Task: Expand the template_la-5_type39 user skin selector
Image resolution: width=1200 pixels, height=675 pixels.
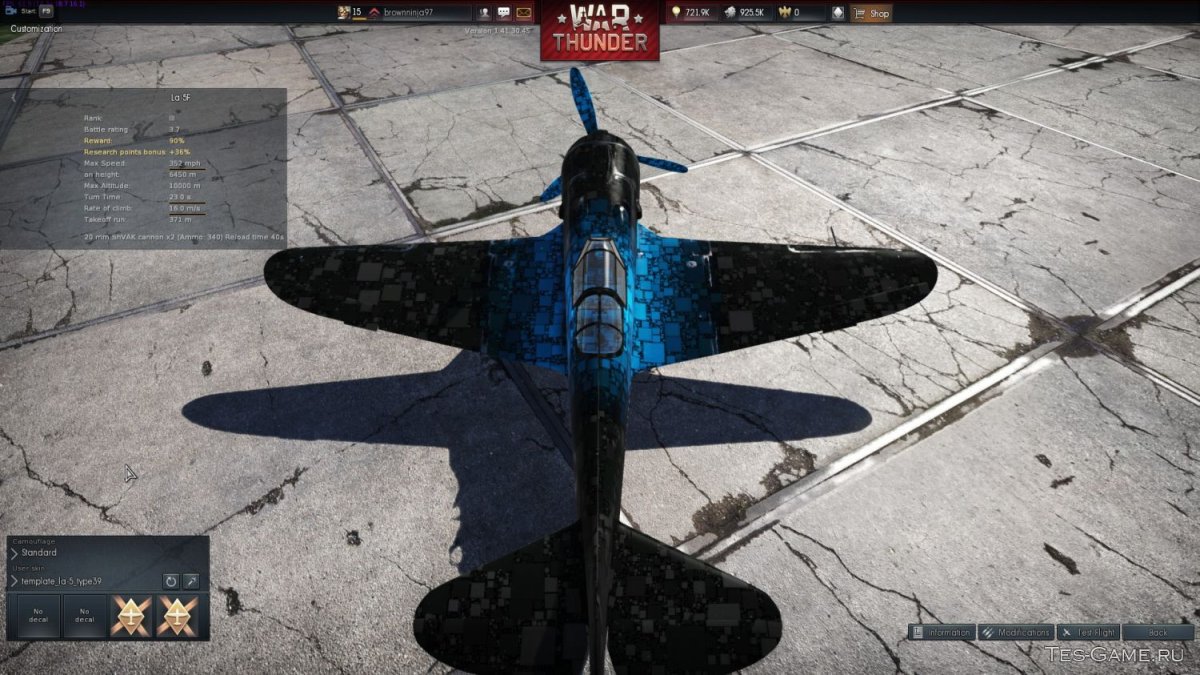Action: coord(14,581)
